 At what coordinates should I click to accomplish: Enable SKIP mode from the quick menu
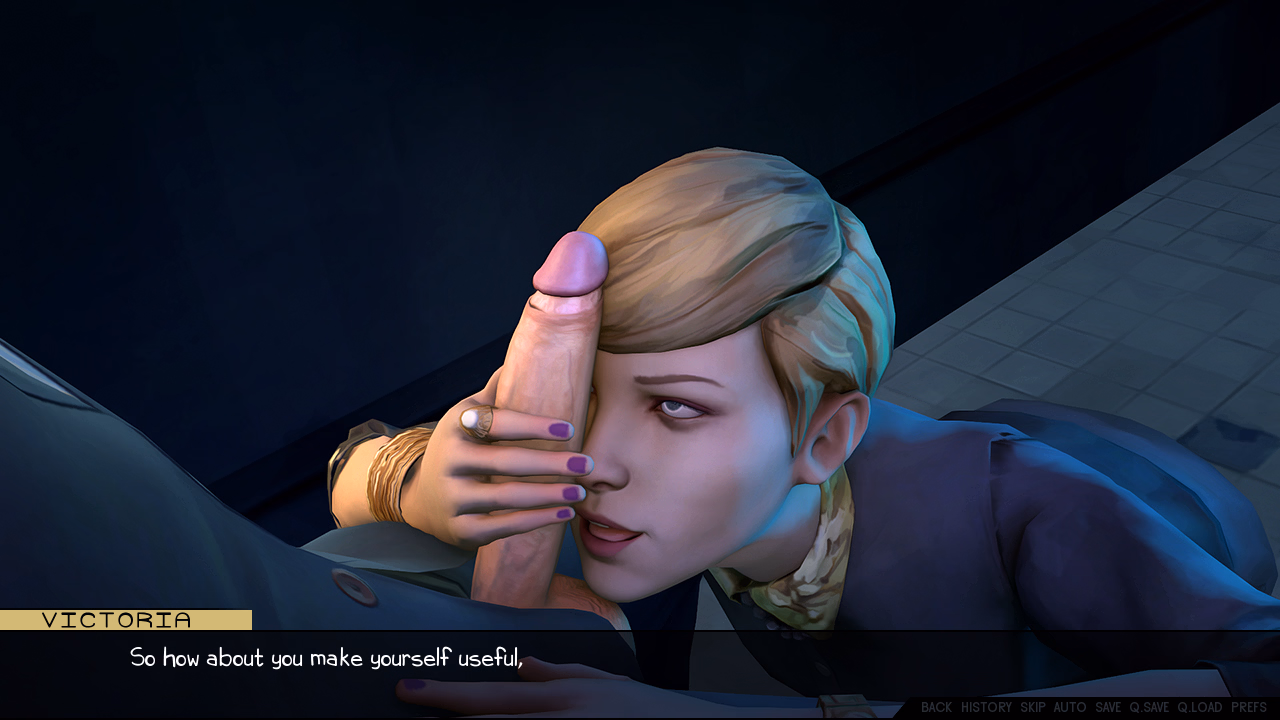coord(1032,707)
